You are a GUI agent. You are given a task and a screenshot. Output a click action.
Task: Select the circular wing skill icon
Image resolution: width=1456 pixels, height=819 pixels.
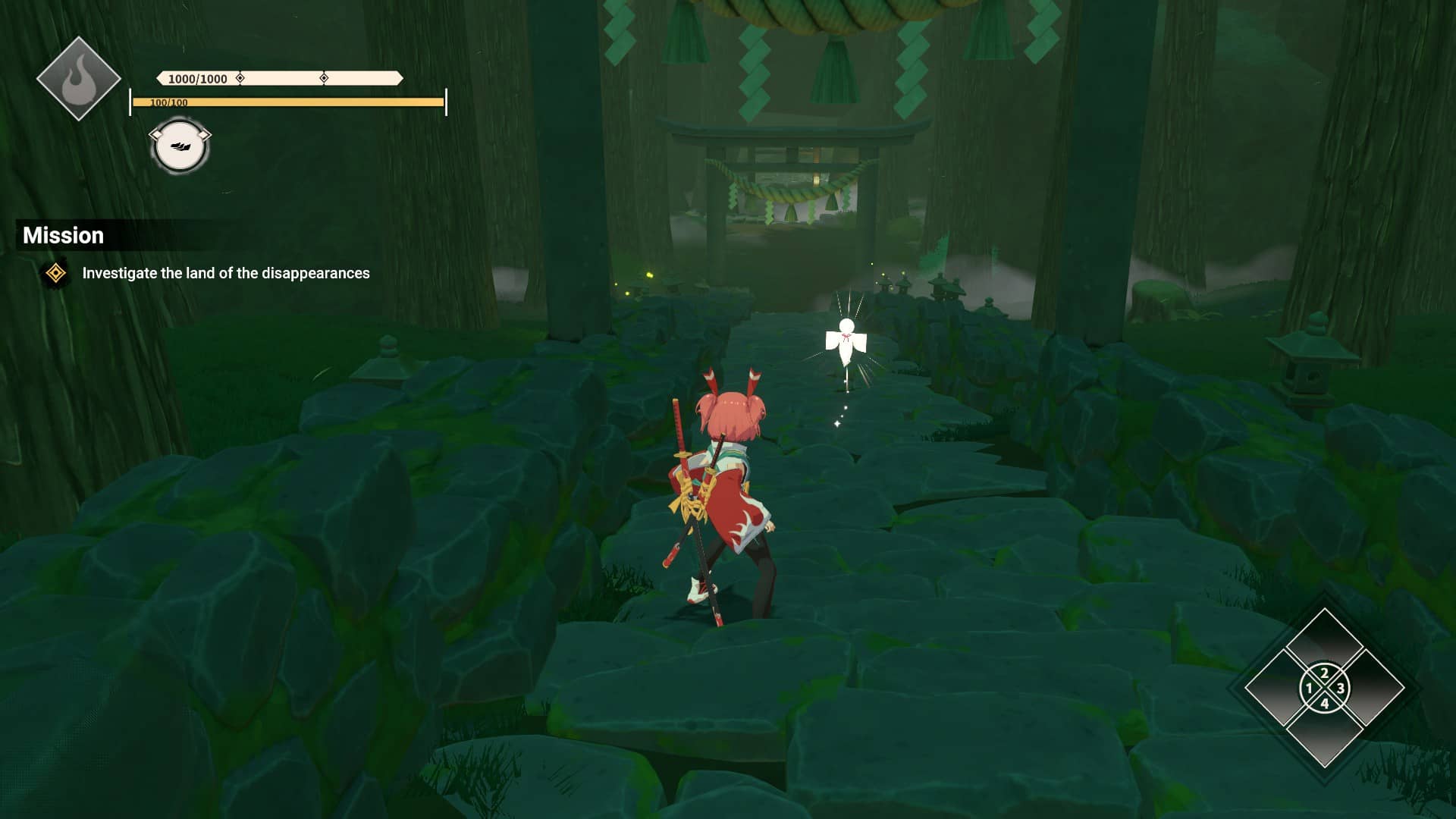click(180, 146)
